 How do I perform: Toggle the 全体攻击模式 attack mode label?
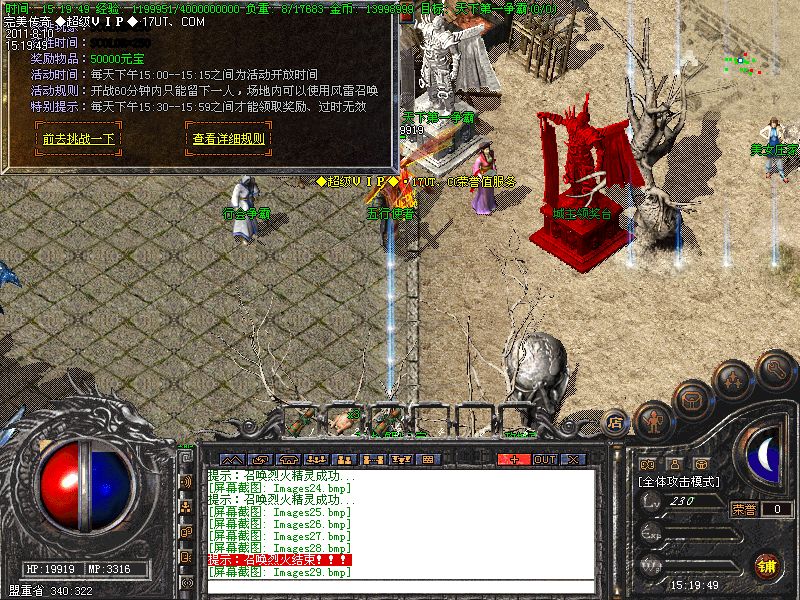click(x=683, y=481)
